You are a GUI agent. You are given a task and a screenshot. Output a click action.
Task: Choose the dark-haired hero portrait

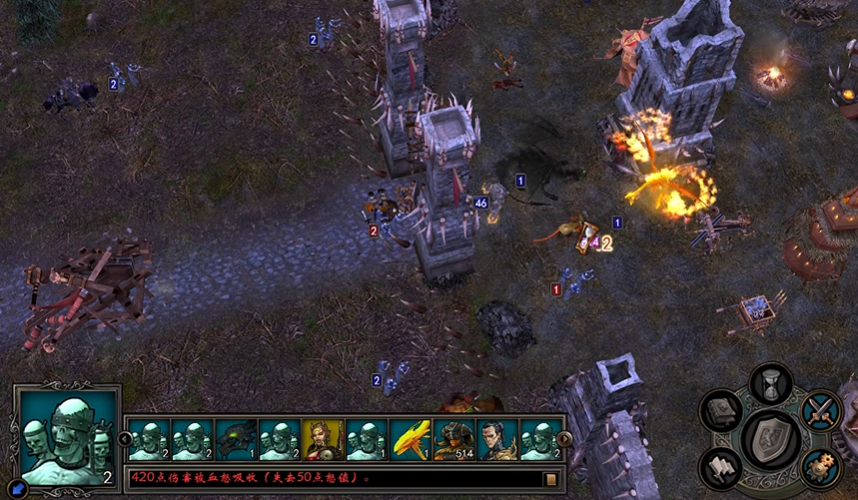[x=497, y=439]
